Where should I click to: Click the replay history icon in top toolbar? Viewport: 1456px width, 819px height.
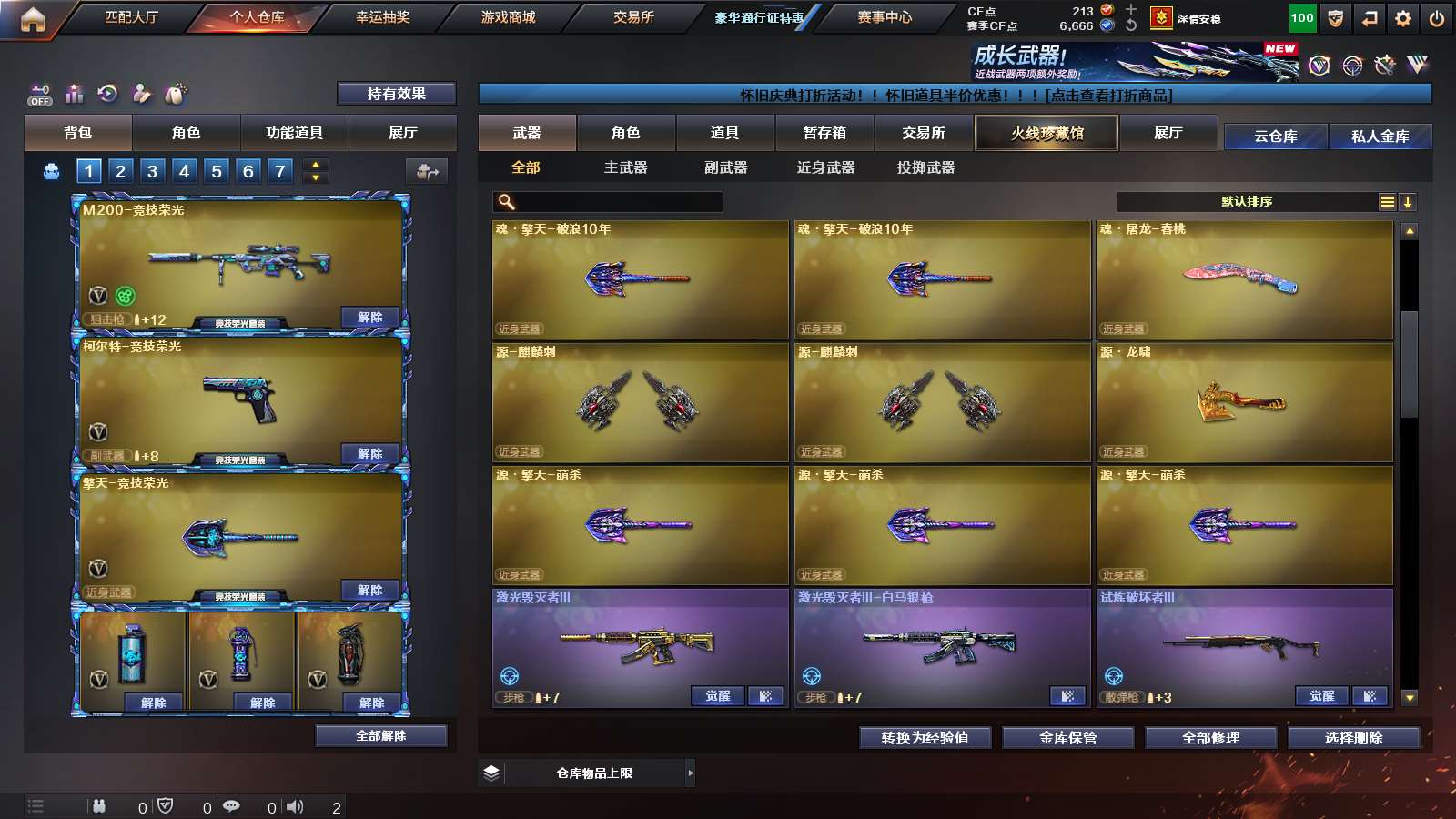[x=108, y=93]
